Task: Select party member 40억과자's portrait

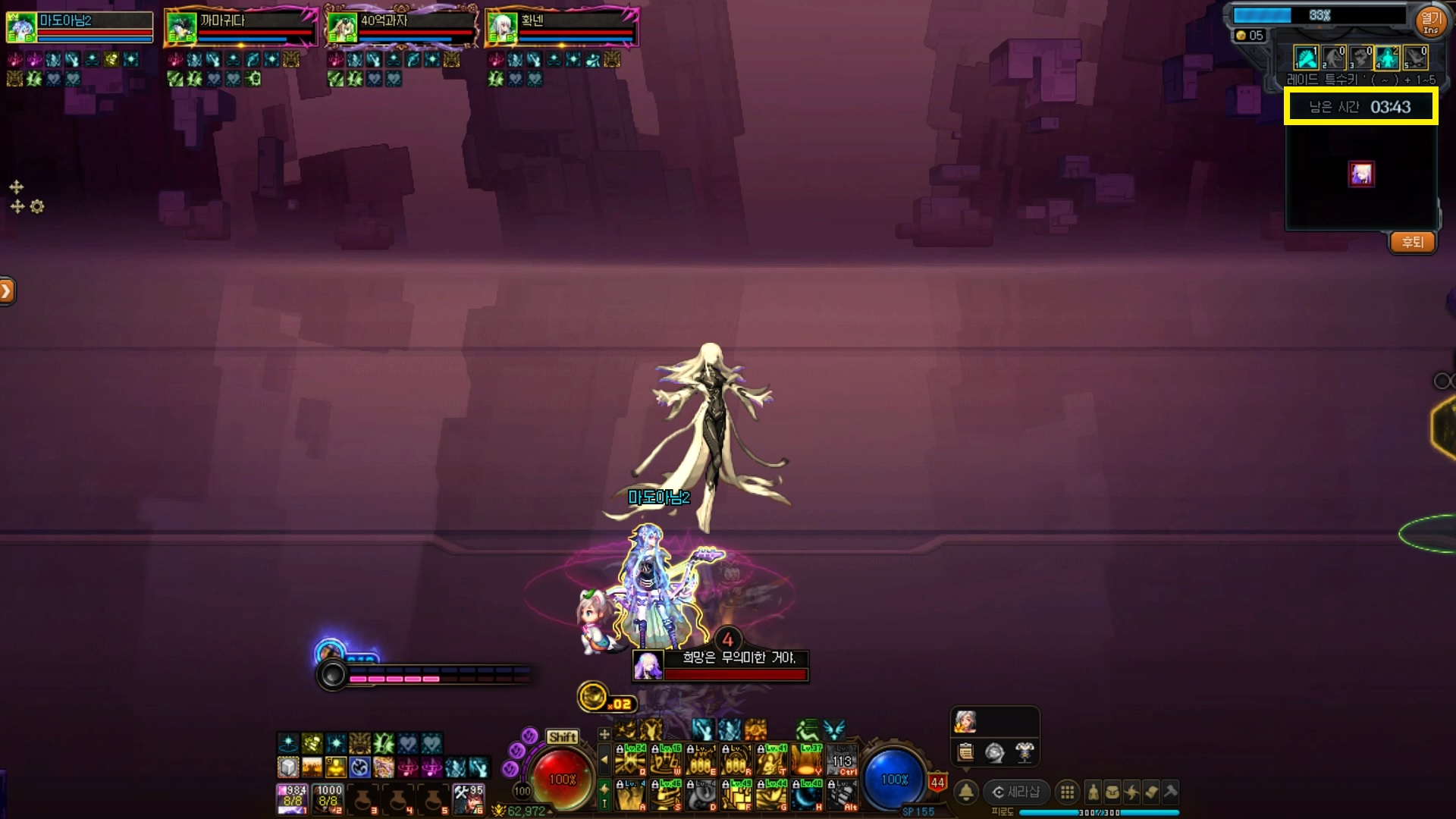Action: (343, 28)
